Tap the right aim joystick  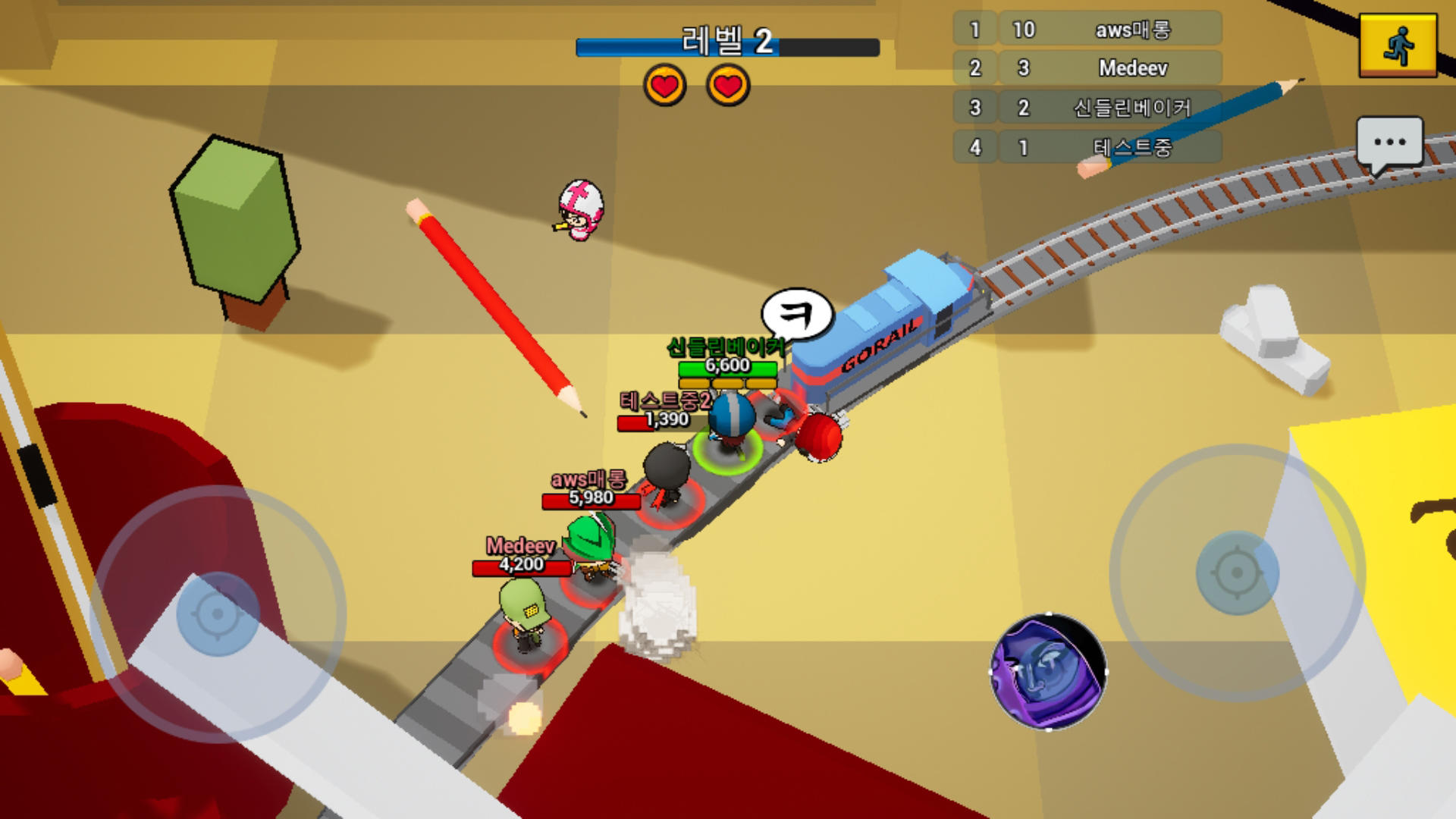[x=1237, y=573]
